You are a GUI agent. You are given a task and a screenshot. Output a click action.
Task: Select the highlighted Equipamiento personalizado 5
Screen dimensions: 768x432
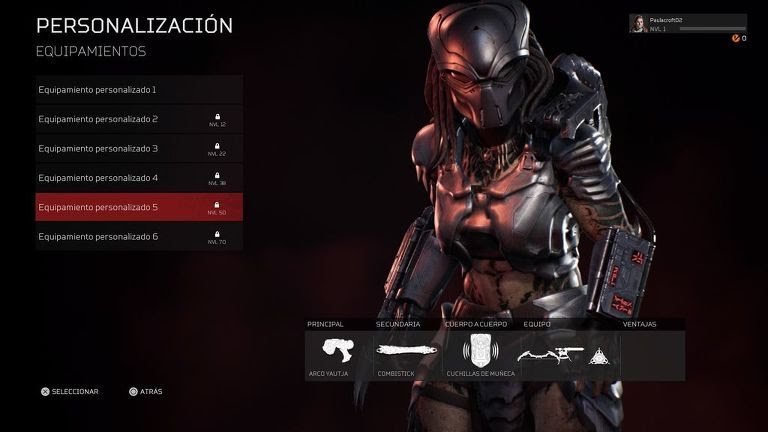(x=138, y=208)
